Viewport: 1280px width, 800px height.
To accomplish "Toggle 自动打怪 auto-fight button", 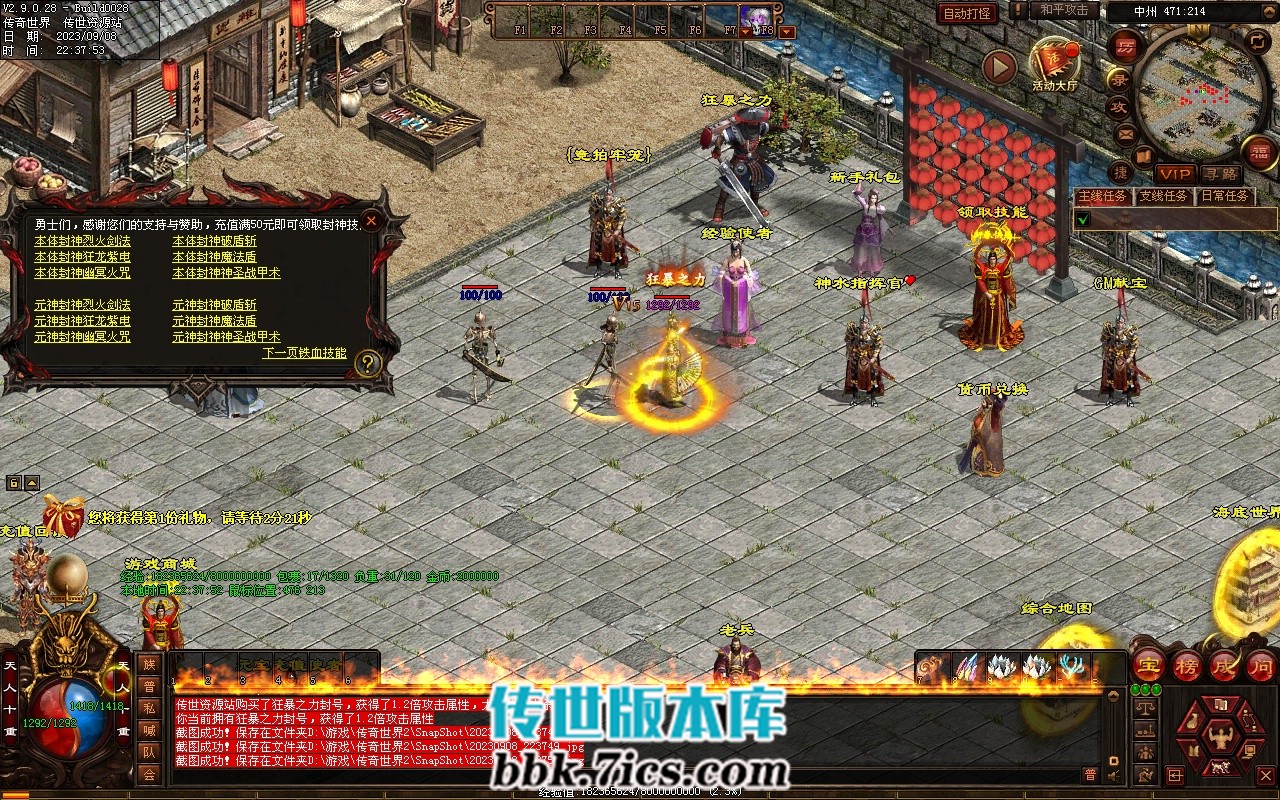I will coord(967,13).
